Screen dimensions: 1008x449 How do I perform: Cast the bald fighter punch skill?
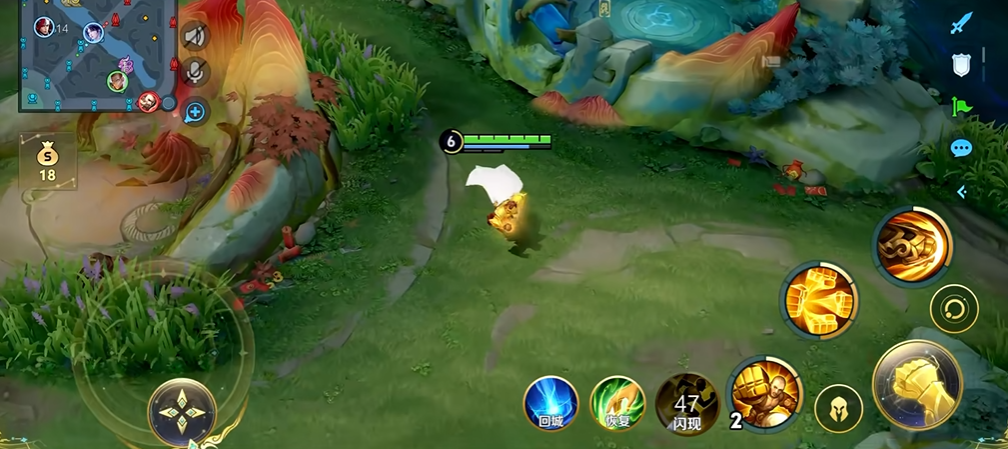765,392
